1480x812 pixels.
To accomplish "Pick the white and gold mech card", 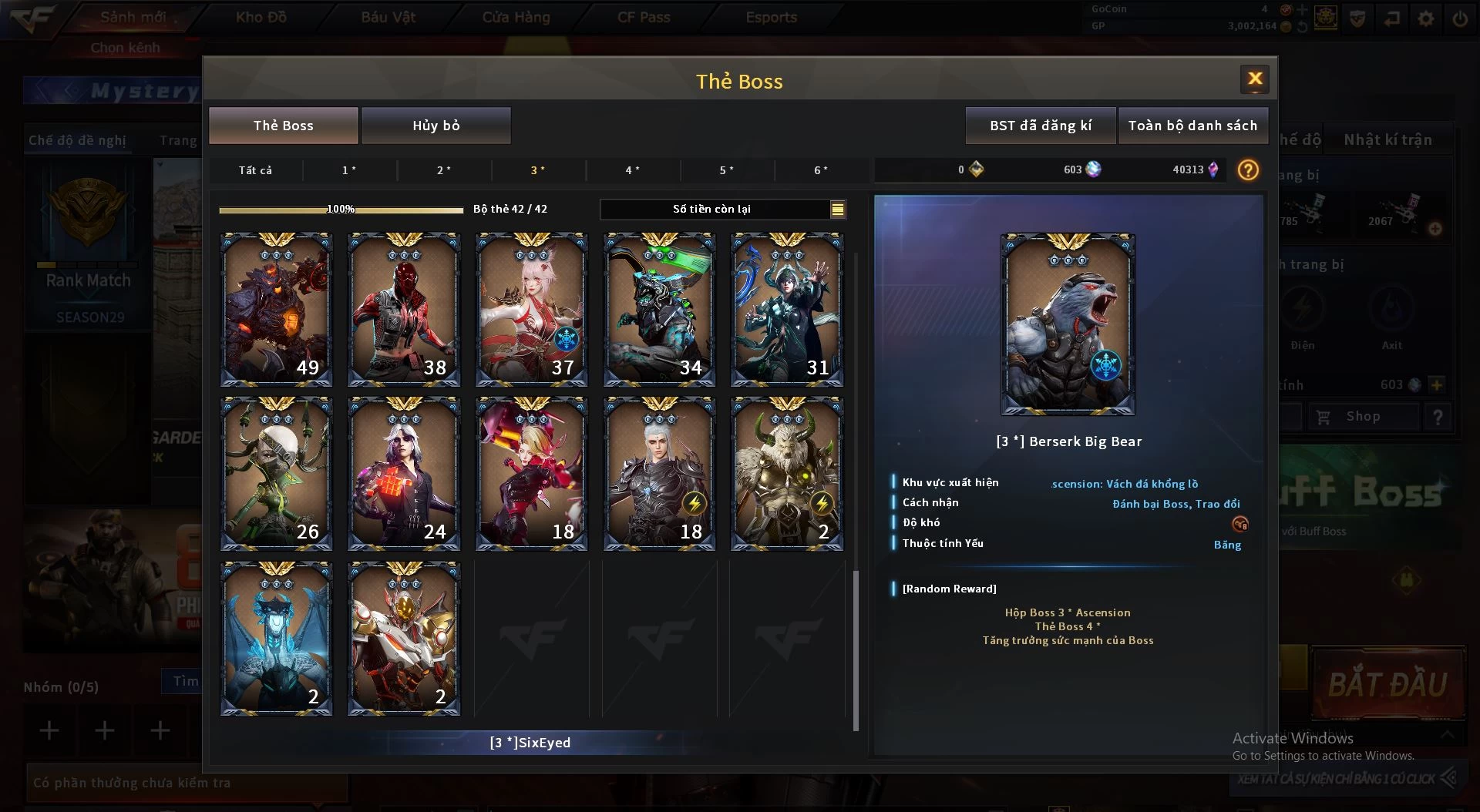I will click(404, 638).
